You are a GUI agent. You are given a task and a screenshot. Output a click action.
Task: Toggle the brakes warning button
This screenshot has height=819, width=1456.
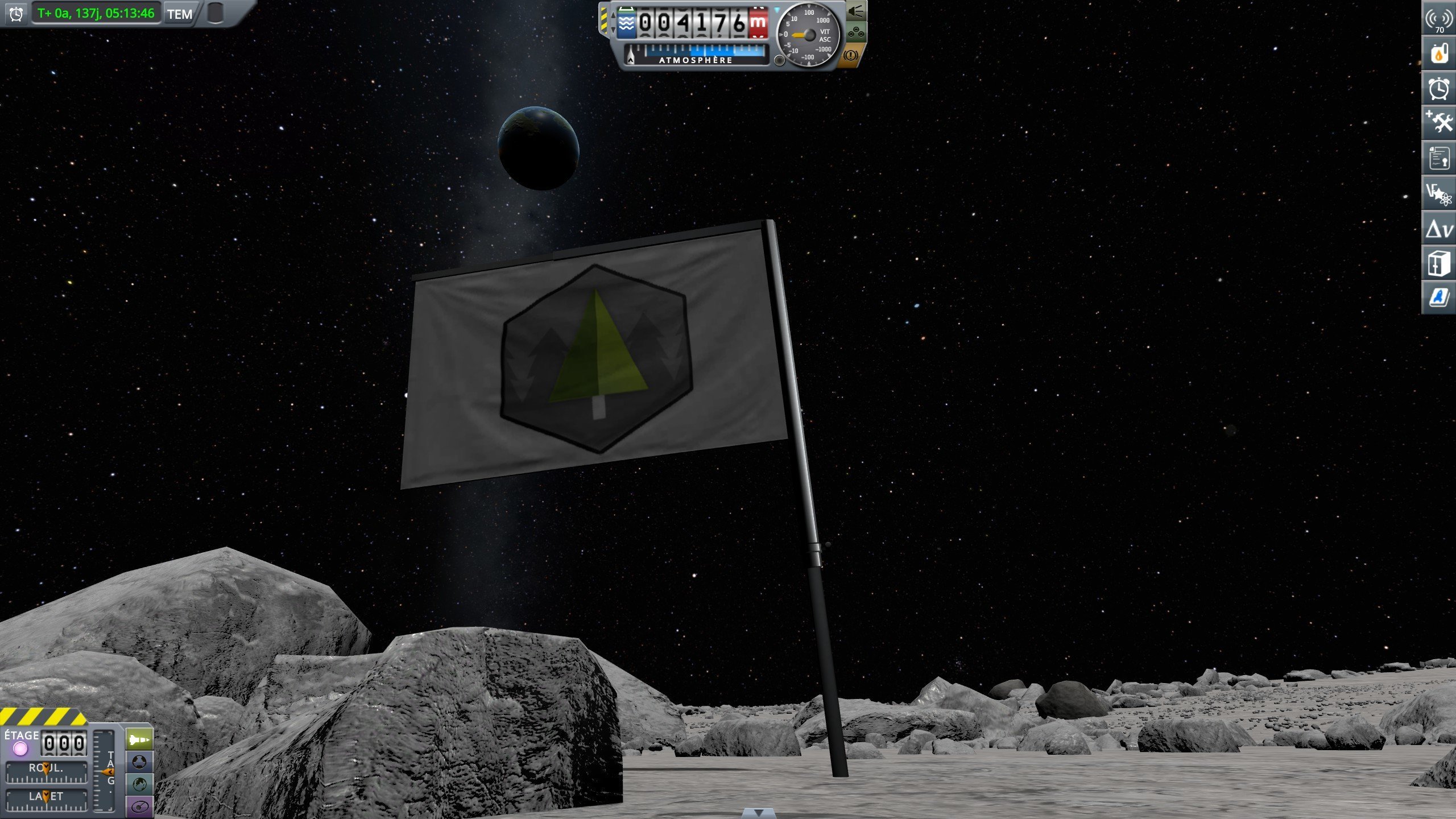(x=851, y=56)
